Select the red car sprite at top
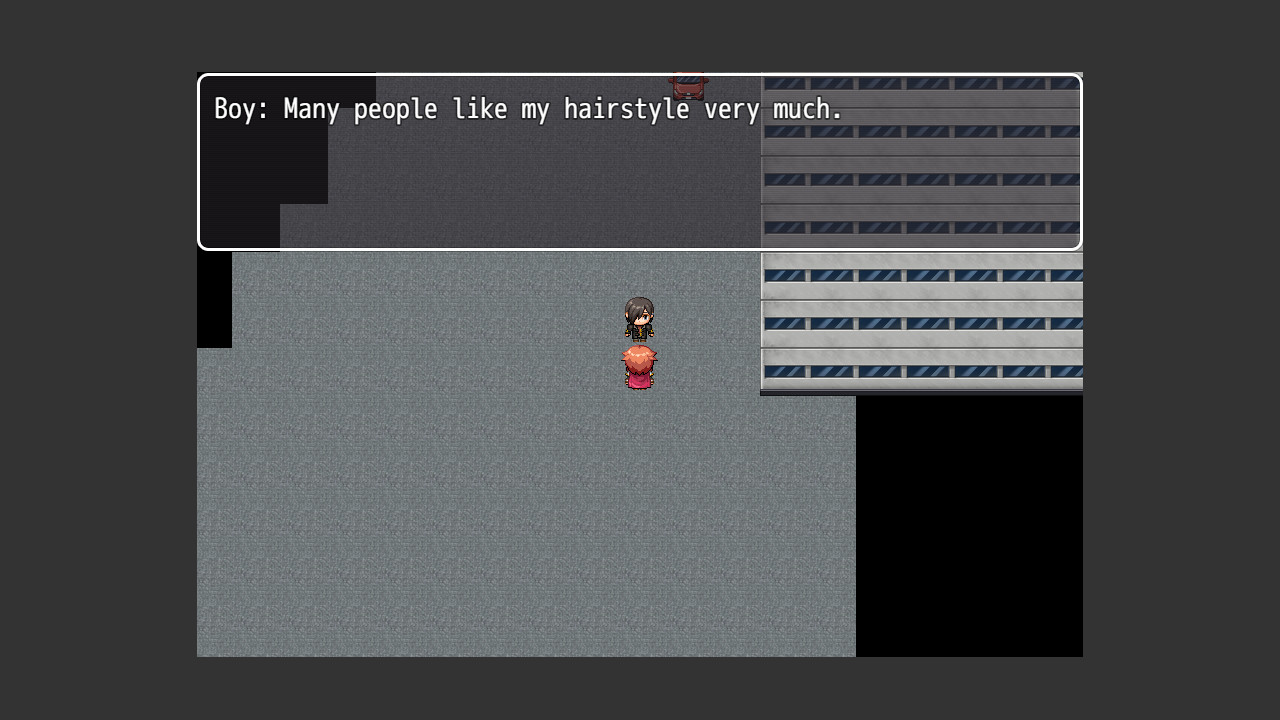Screen dimensions: 1280x720 point(690,85)
